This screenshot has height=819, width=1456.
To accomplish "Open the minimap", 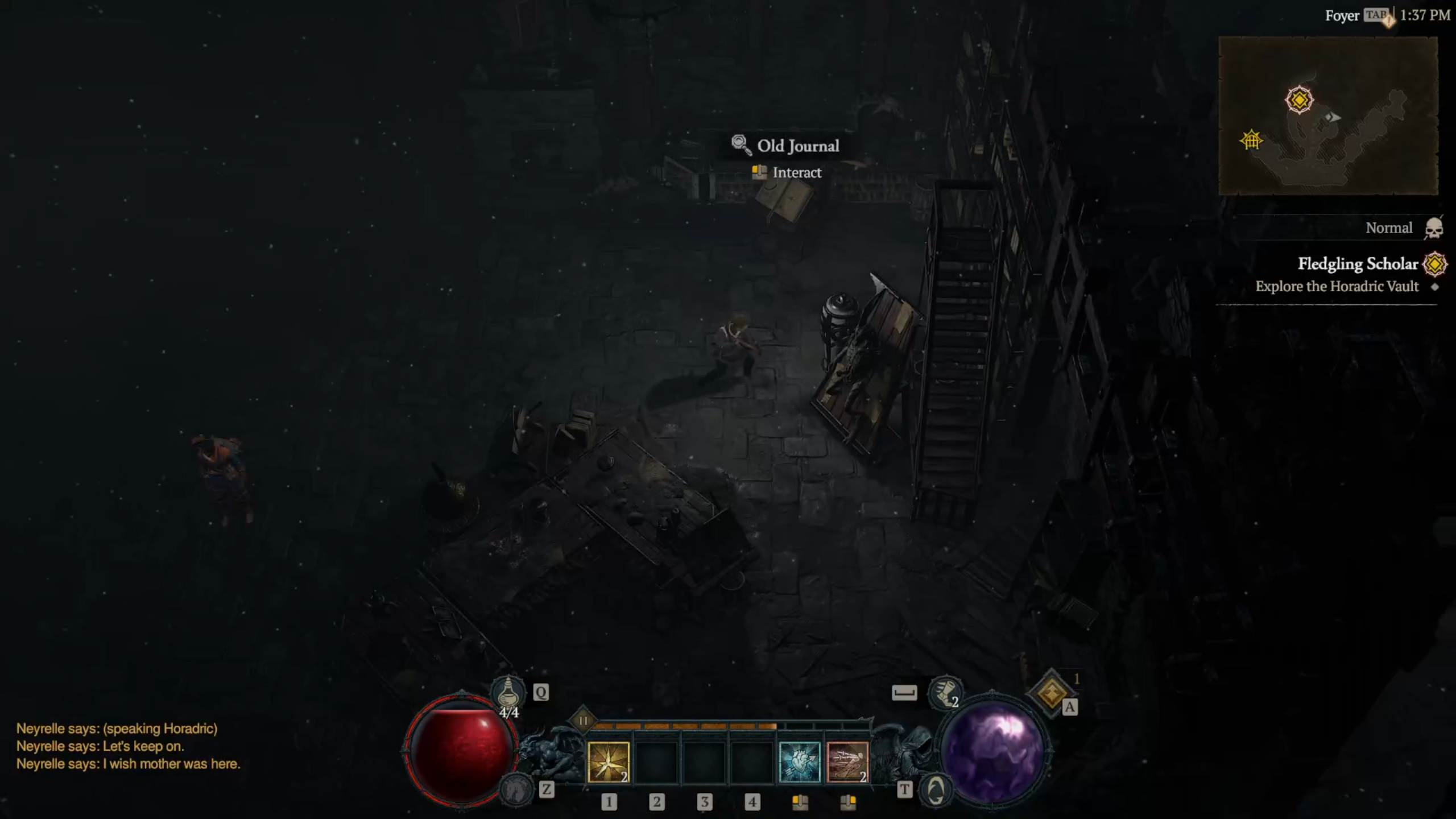I will (1328, 116).
